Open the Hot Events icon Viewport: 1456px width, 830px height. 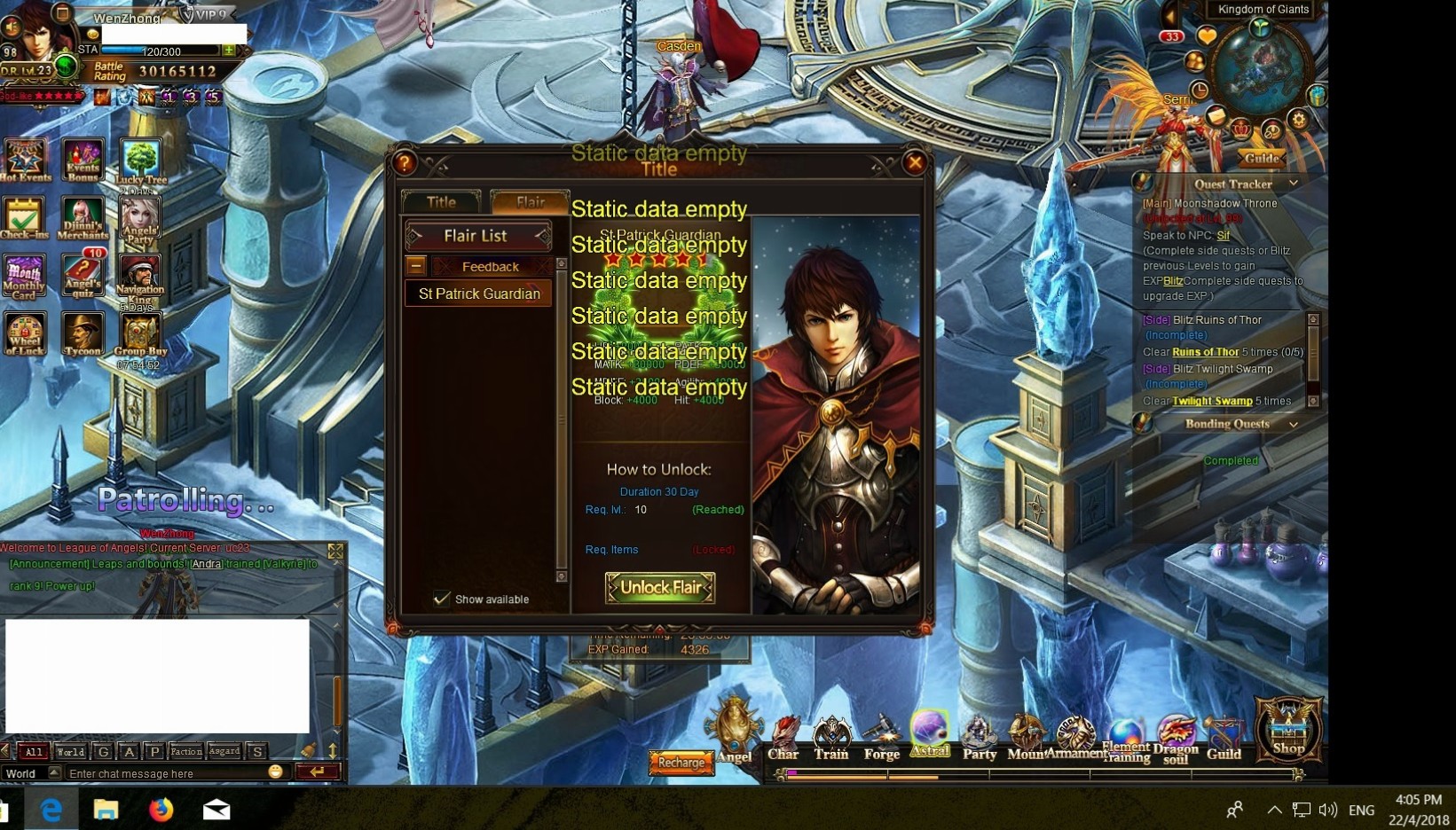click(x=25, y=160)
